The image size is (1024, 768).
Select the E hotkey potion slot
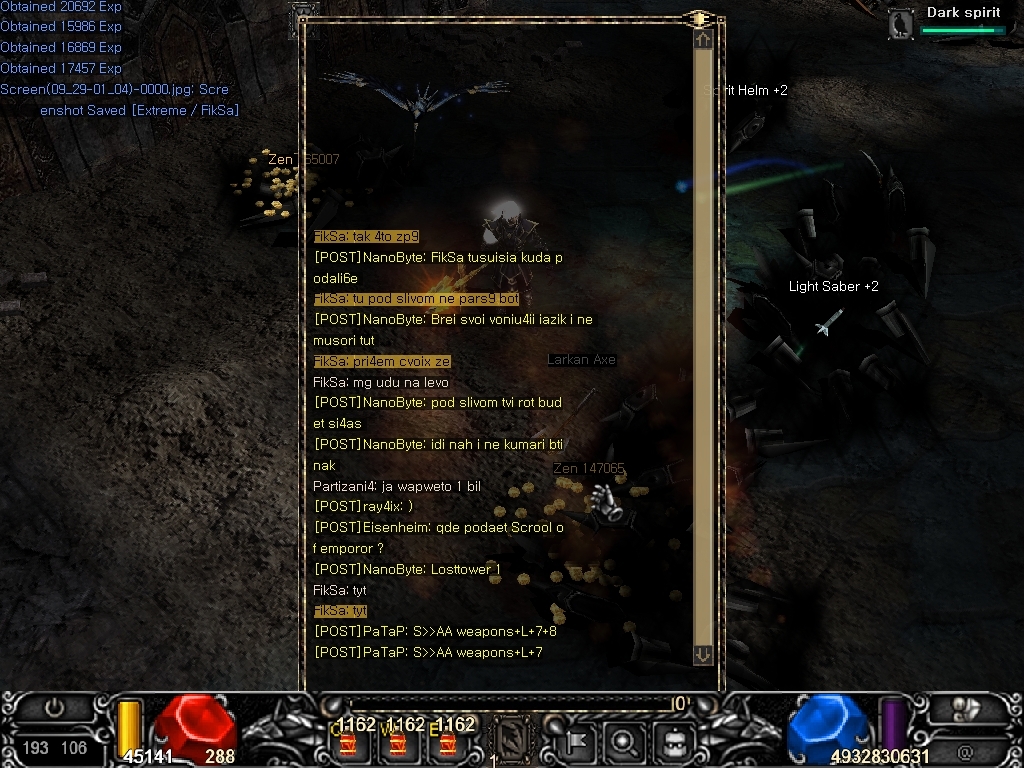pyautogui.click(x=447, y=742)
